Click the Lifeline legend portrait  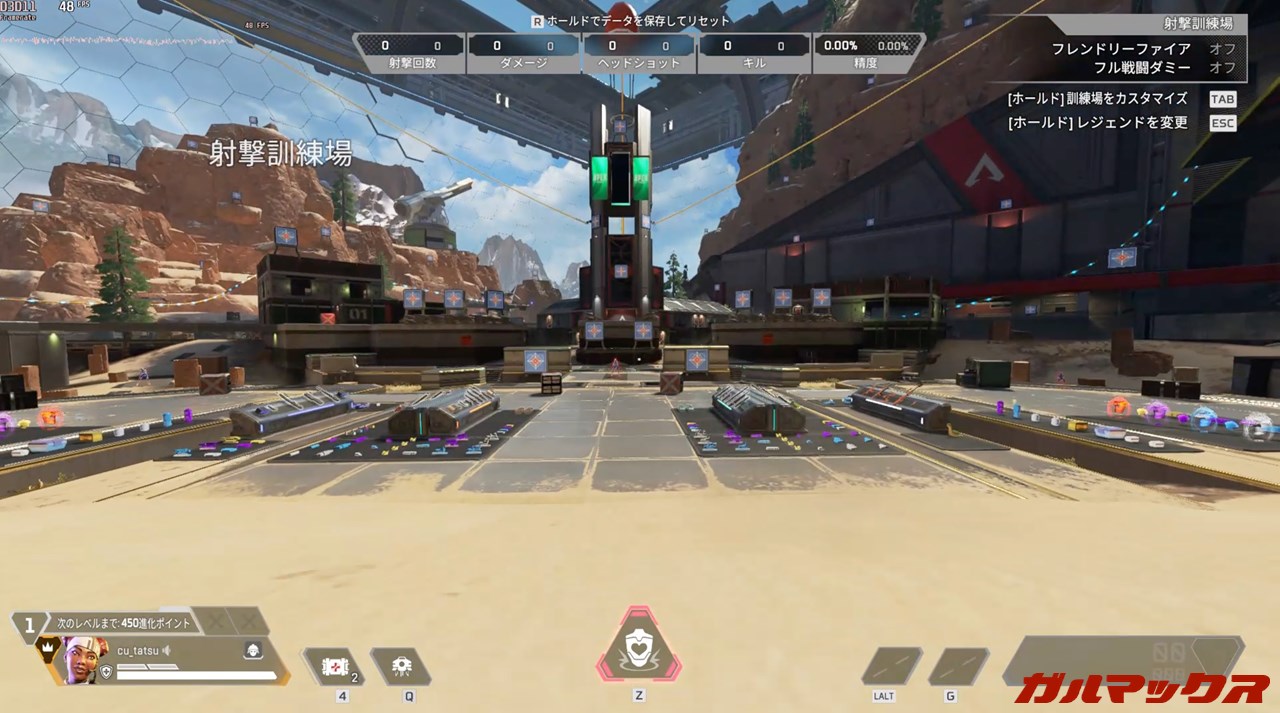pos(86,660)
